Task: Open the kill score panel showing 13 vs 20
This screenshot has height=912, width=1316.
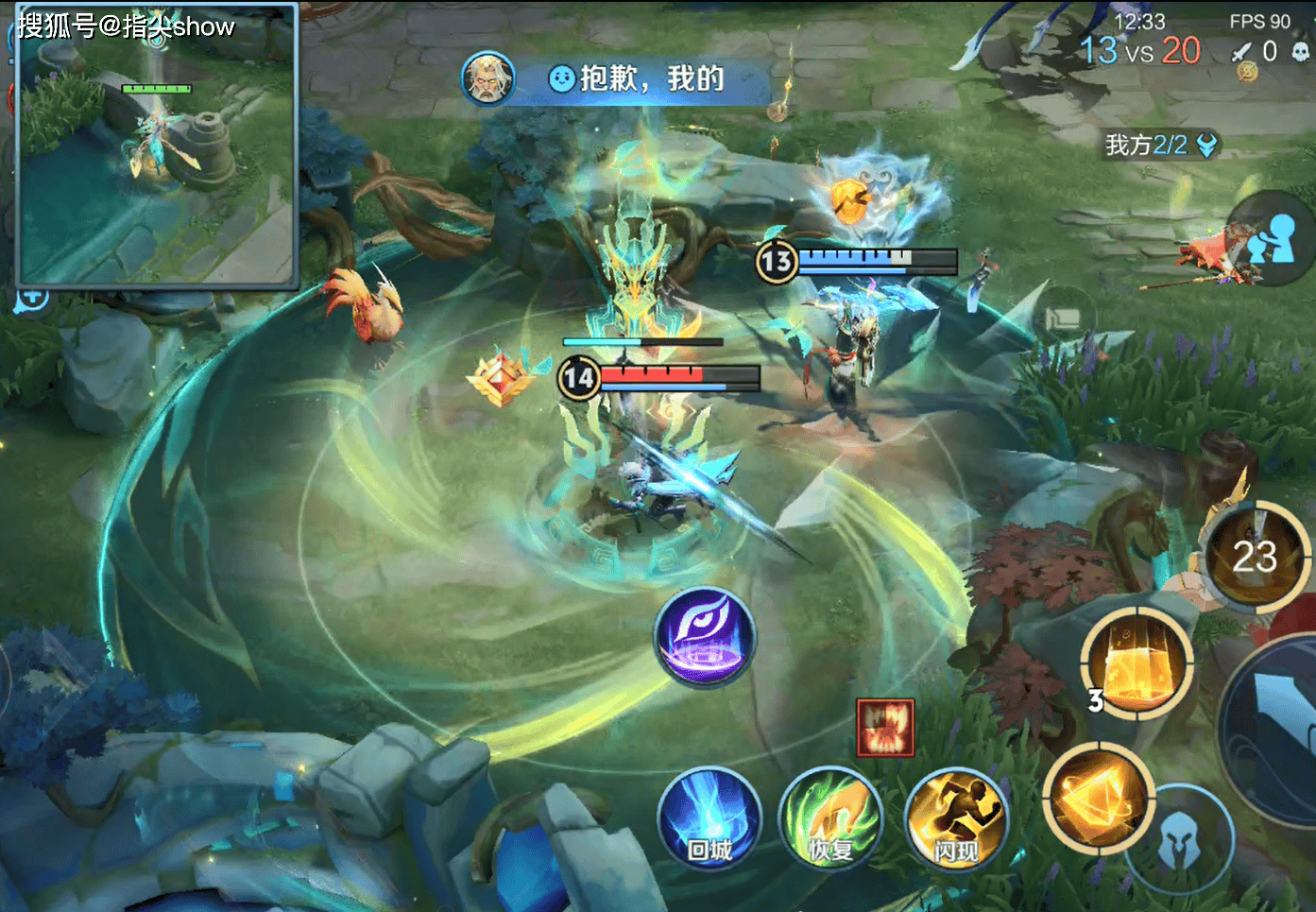Action: coord(1140,49)
